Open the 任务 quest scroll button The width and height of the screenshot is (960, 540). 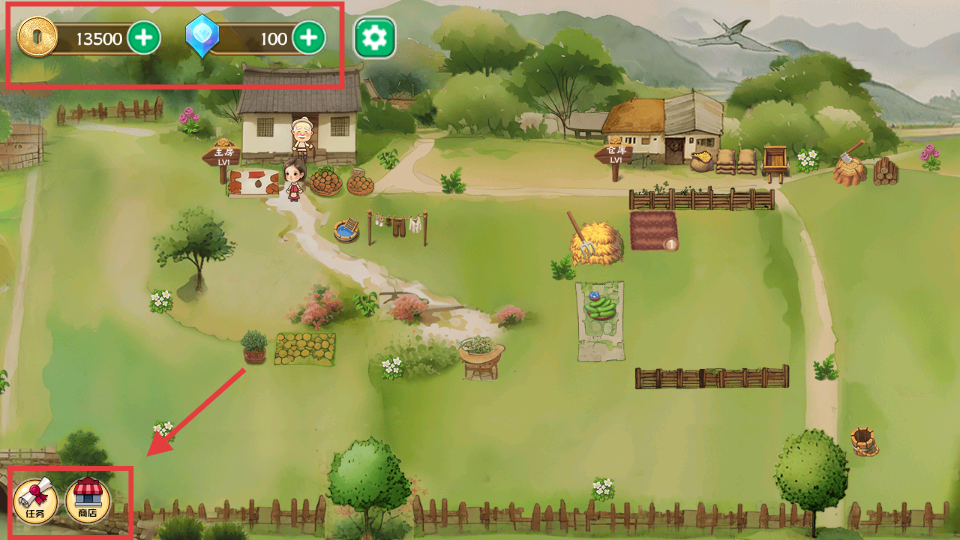pos(35,499)
